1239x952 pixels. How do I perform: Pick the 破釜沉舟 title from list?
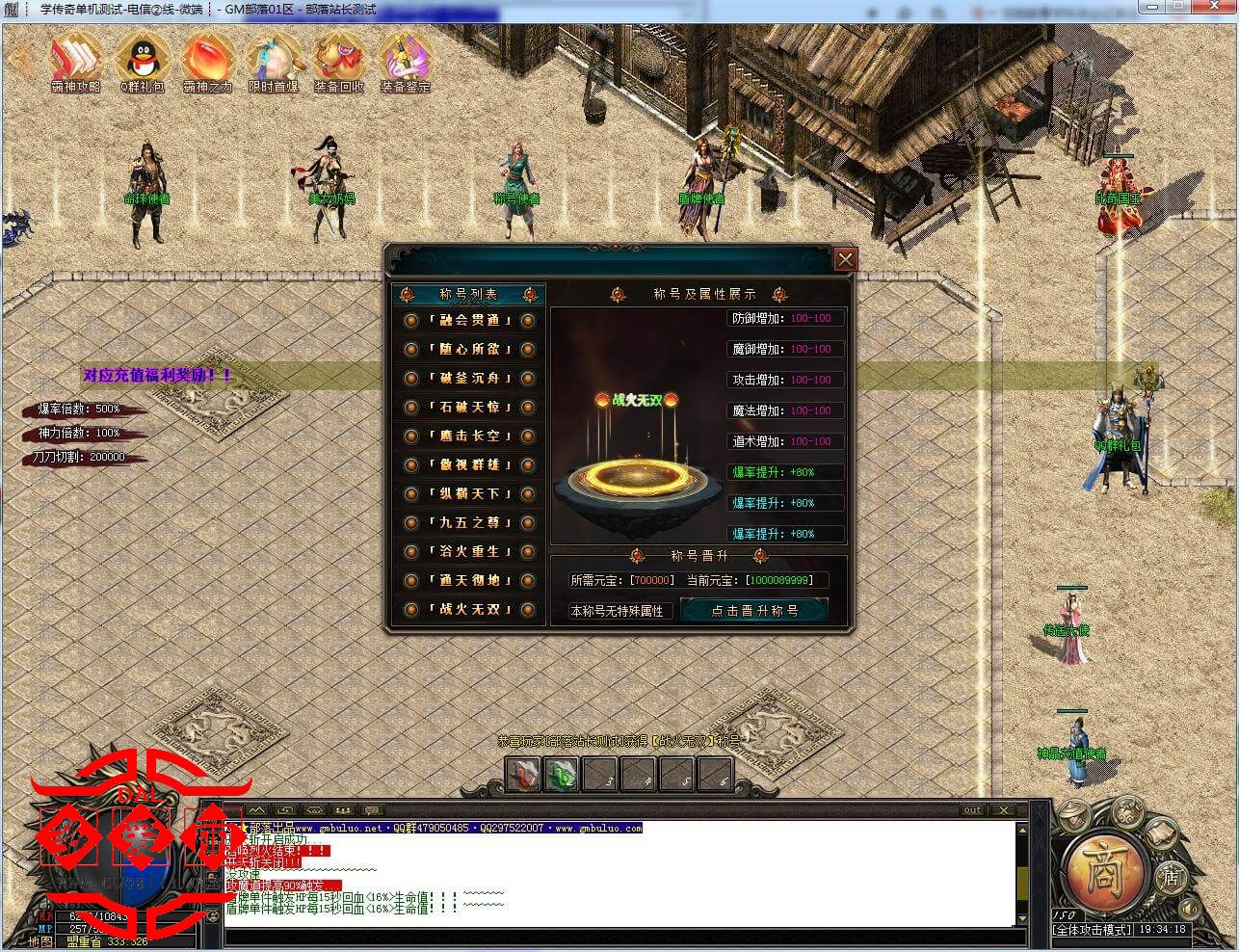pos(469,379)
